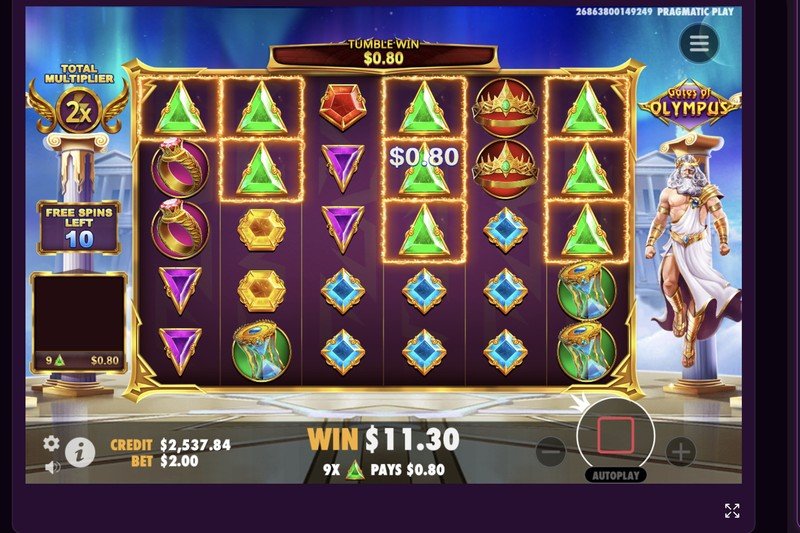Open the Autoplay options
The height and width of the screenshot is (533, 800).
point(615,476)
